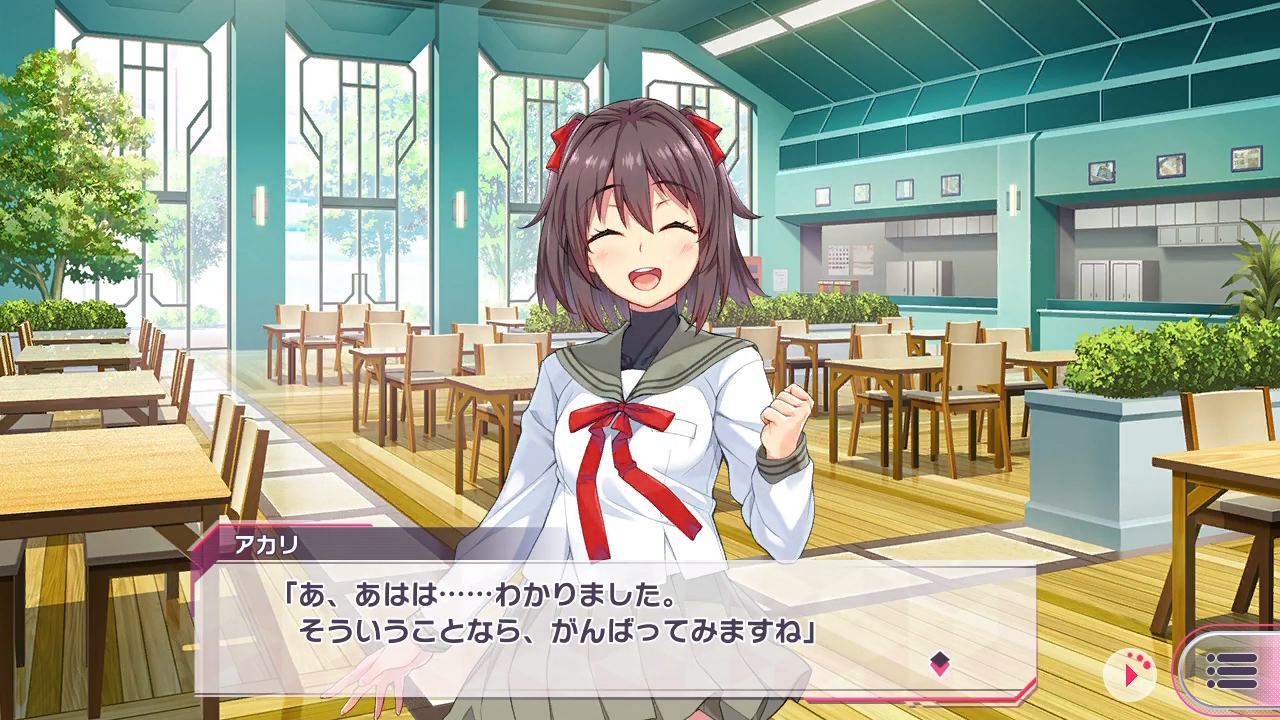Open the story menu list button
Screen dimensions: 1280x720
click(x=1230, y=670)
